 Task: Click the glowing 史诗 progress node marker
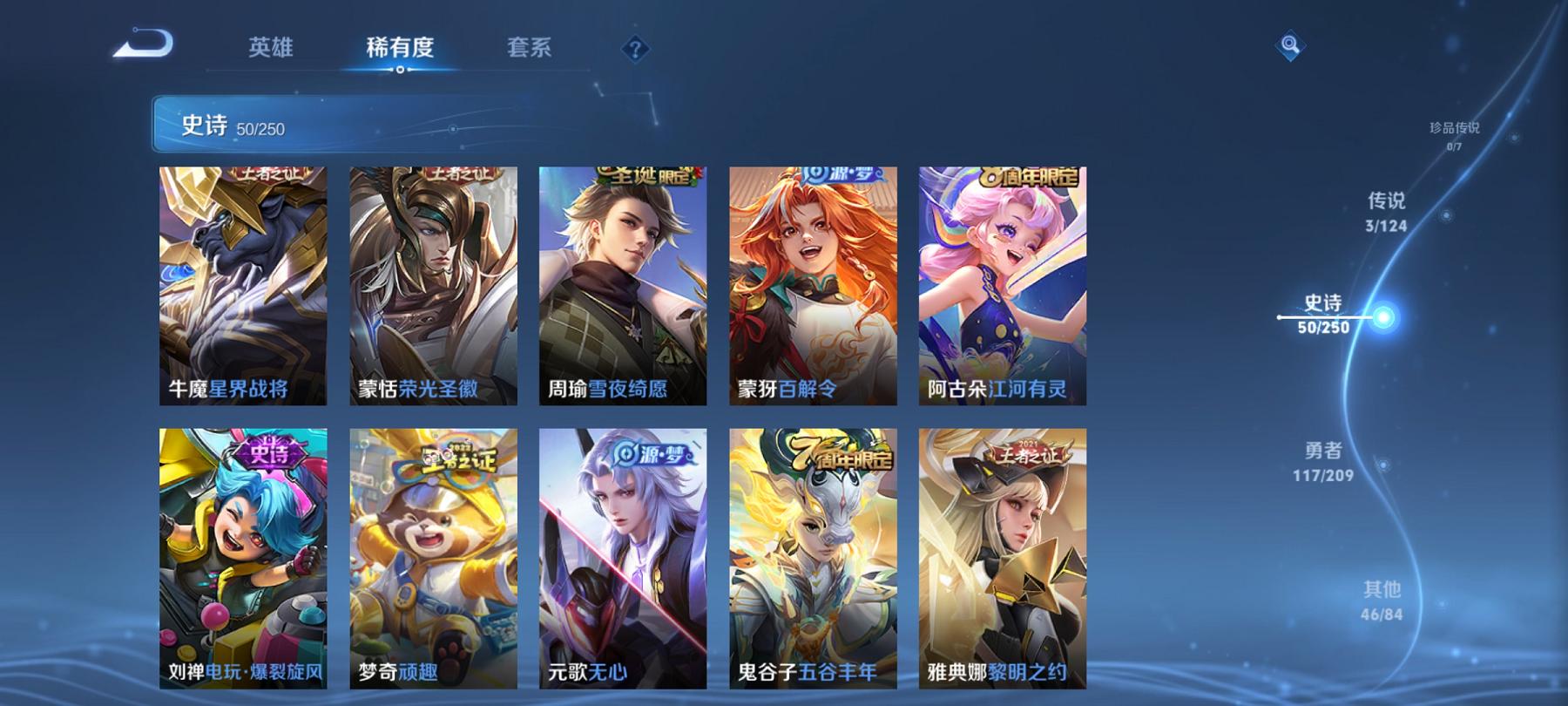pos(1382,316)
